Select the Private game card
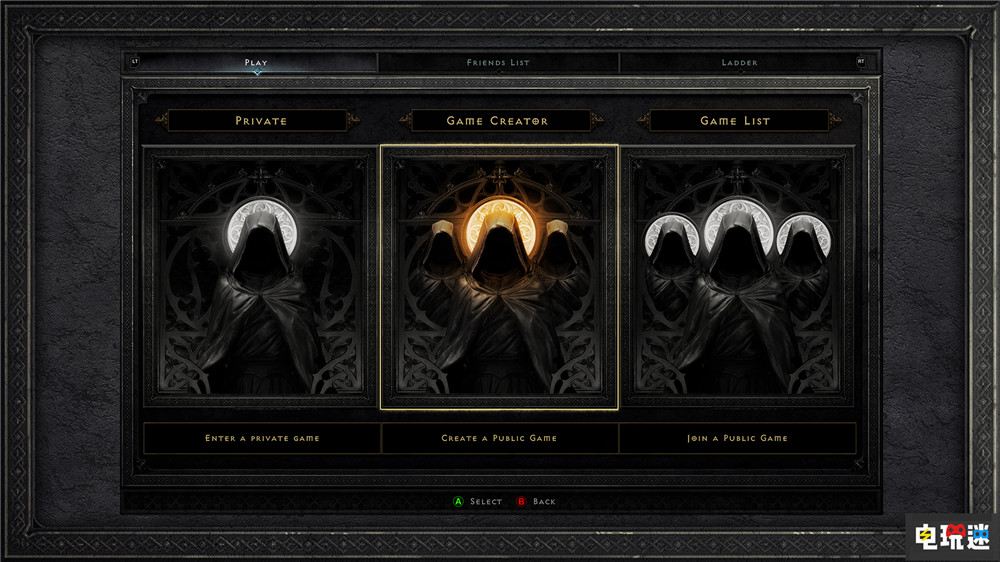Image resolution: width=1000 pixels, height=562 pixels. 261,276
